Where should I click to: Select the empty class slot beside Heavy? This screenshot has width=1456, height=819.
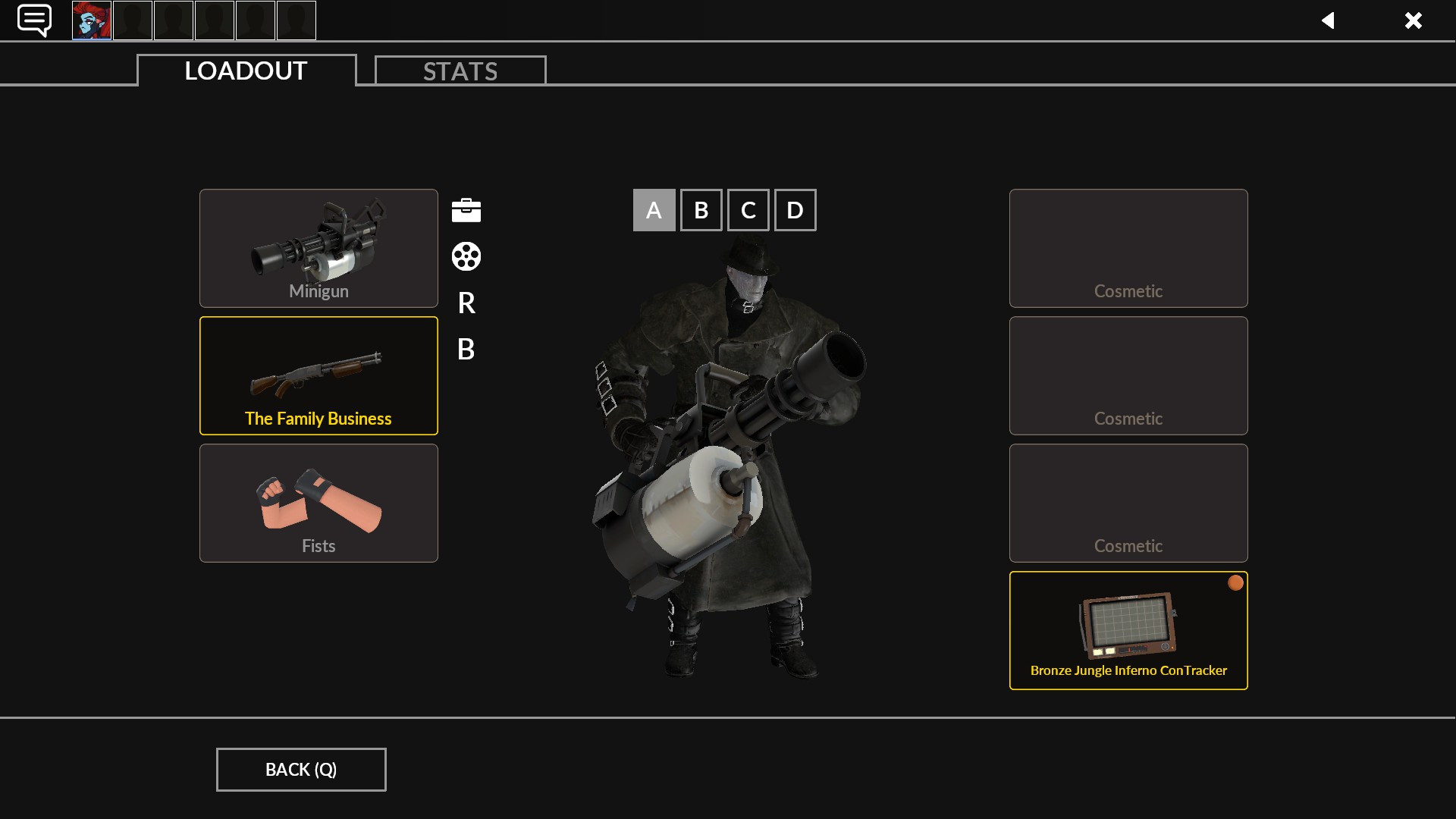(x=132, y=20)
